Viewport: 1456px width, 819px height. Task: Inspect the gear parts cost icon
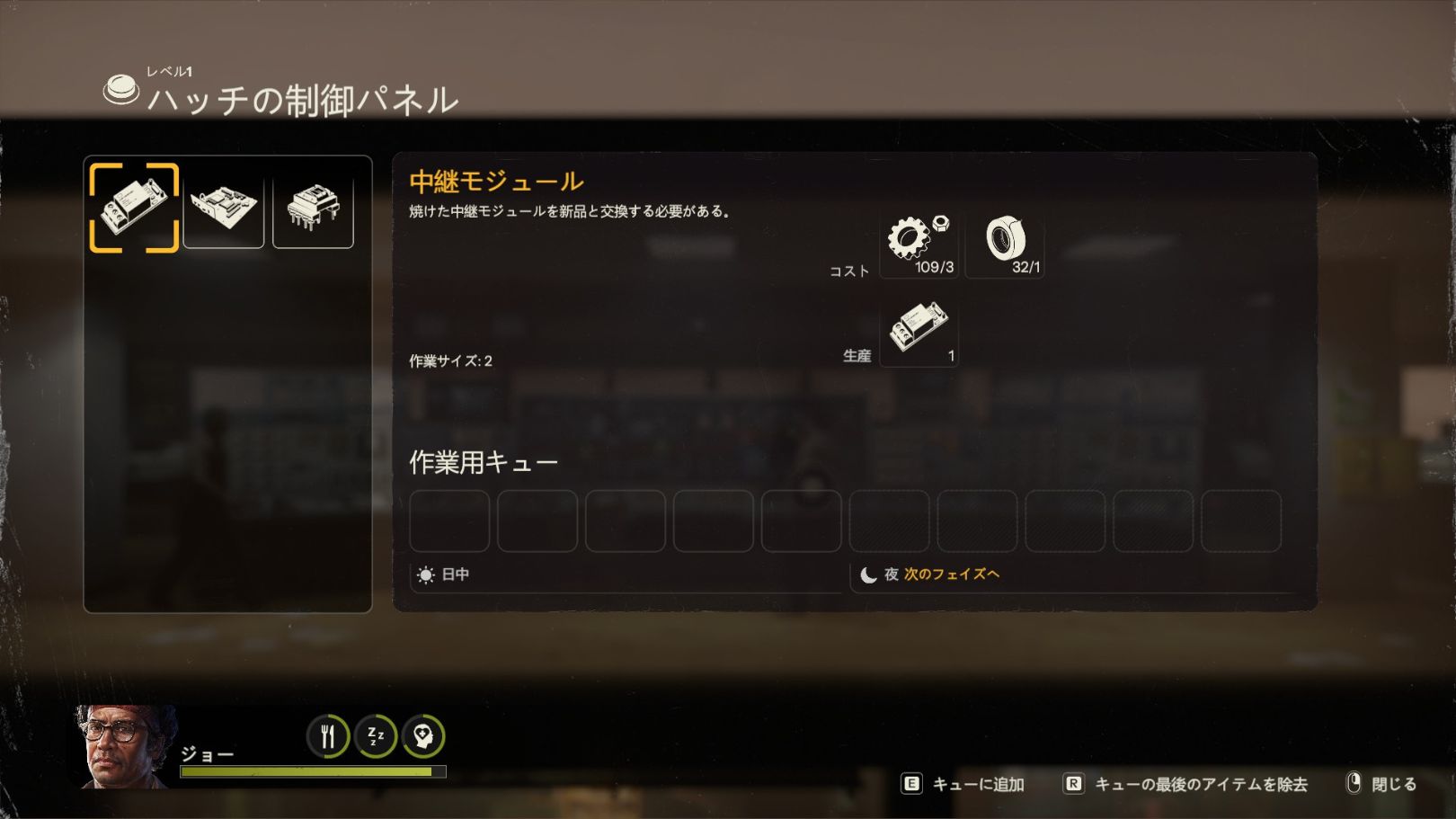(918, 245)
